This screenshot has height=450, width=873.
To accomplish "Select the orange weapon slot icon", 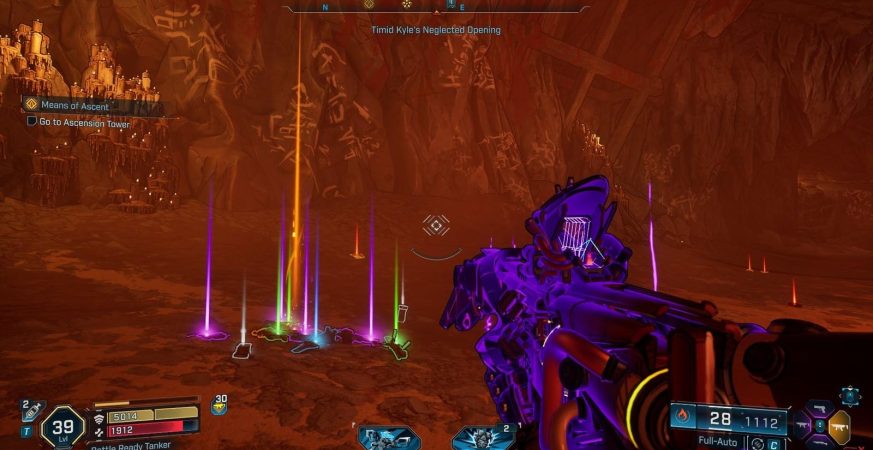I will tap(840, 425).
